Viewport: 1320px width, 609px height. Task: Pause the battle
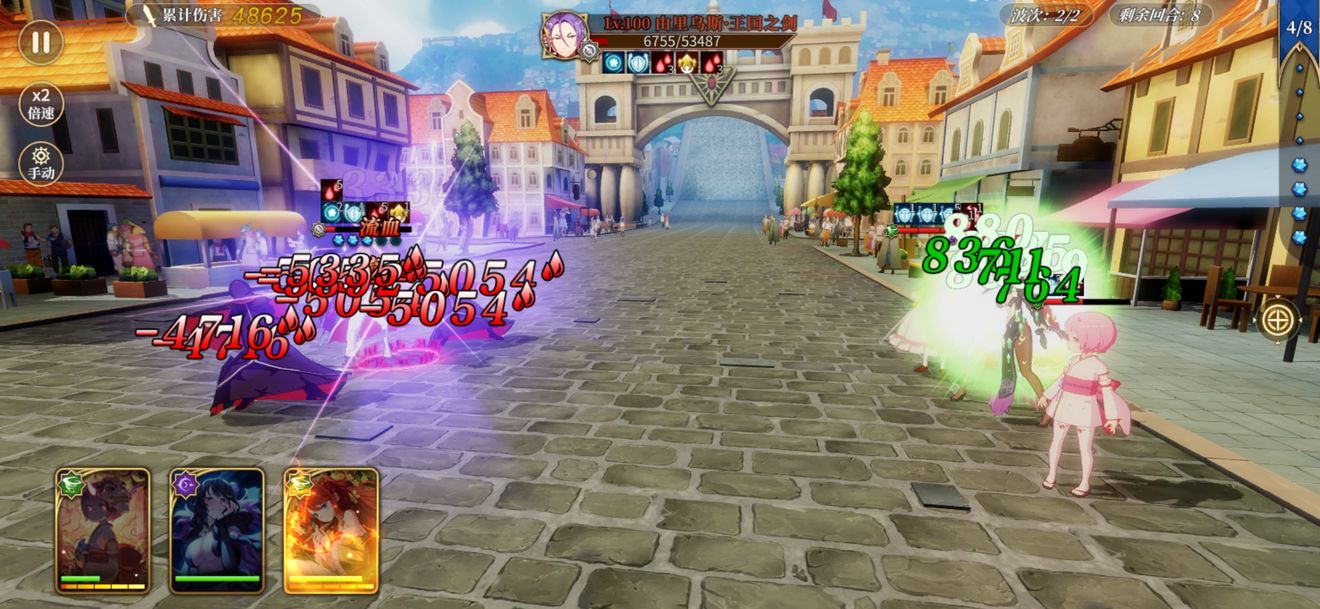pos(41,42)
